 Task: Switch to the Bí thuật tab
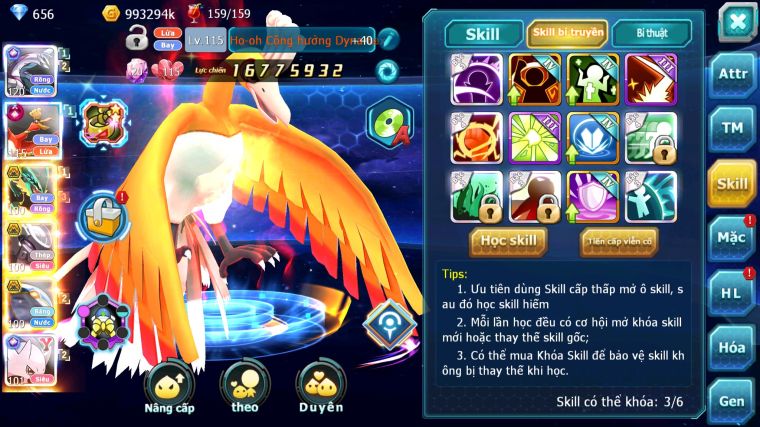(x=650, y=33)
